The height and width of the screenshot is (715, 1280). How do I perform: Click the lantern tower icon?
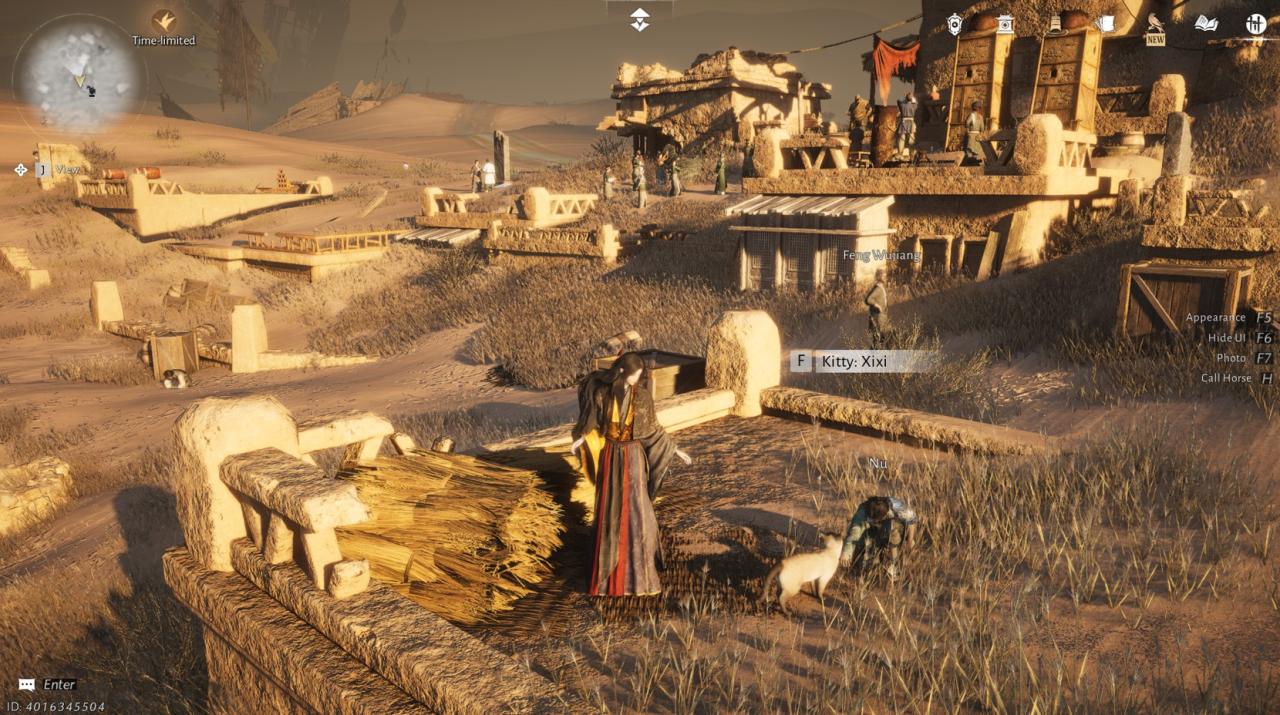(x=1005, y=24)
